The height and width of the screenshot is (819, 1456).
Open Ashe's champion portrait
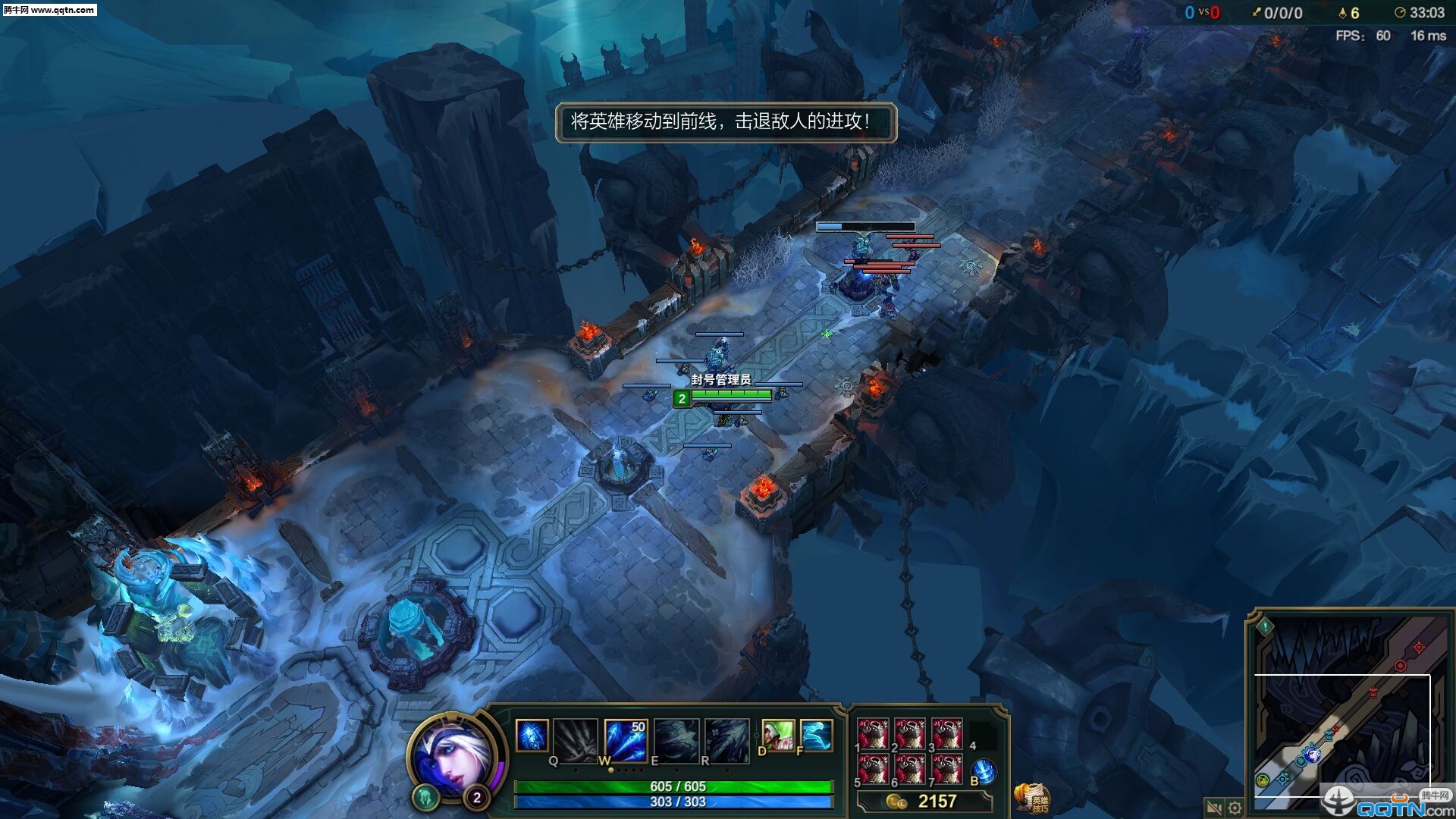(453, 755)
